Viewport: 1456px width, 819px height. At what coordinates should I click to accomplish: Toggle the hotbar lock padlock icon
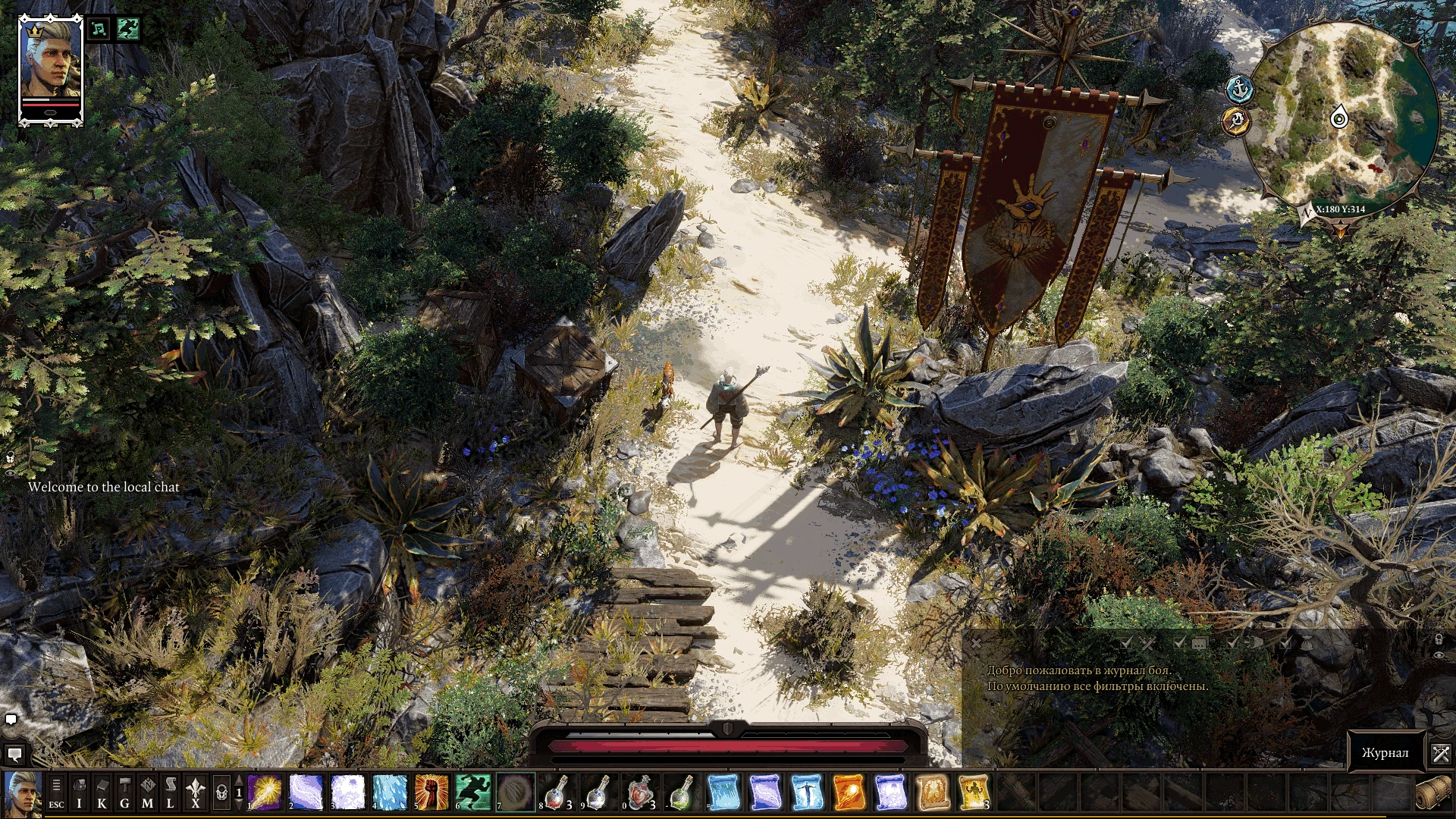221,792
